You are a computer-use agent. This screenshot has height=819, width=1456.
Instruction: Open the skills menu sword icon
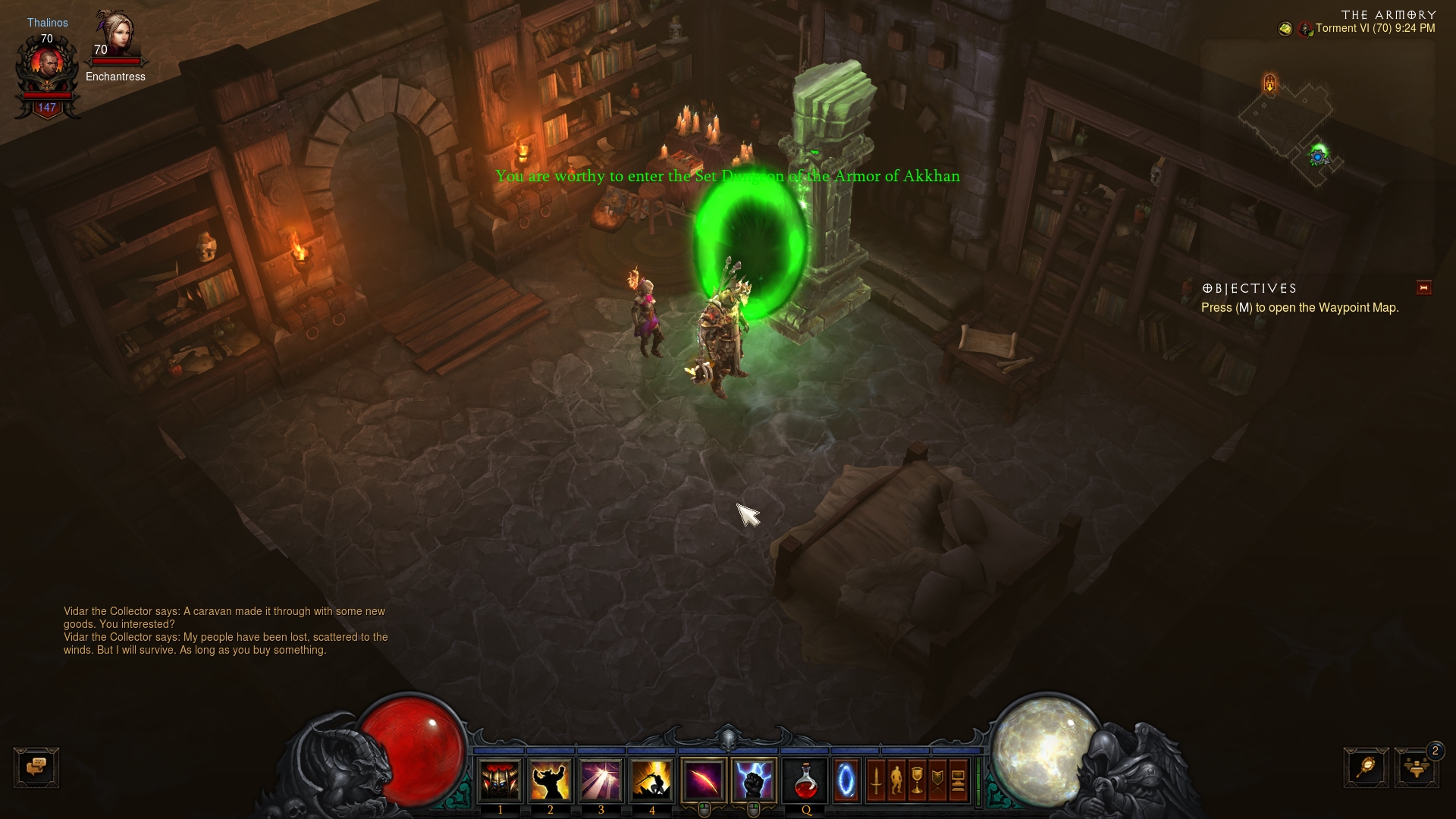pyautogui.click(x=877, y=780)
